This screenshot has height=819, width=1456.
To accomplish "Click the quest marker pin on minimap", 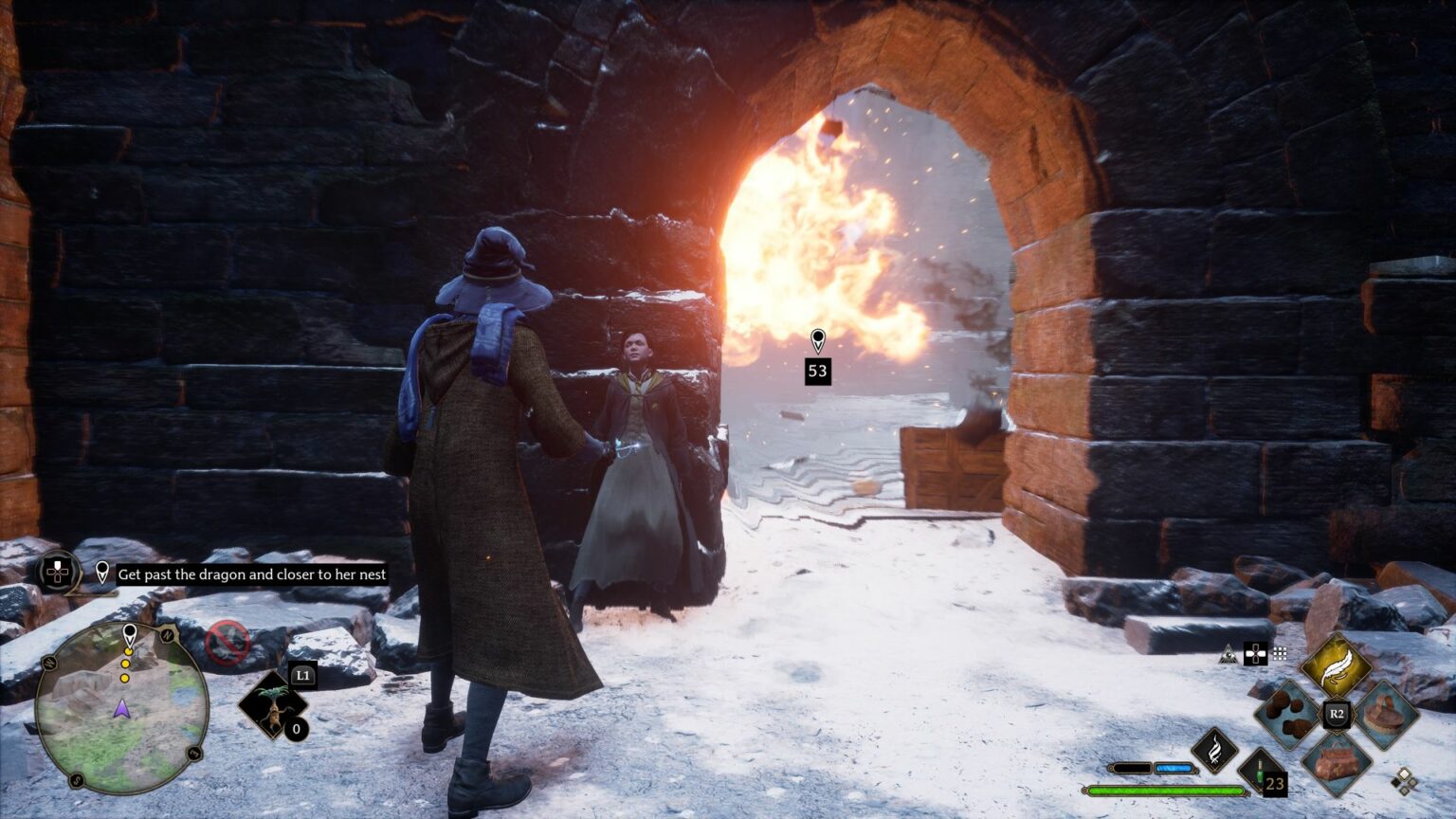I will [130, 633].
